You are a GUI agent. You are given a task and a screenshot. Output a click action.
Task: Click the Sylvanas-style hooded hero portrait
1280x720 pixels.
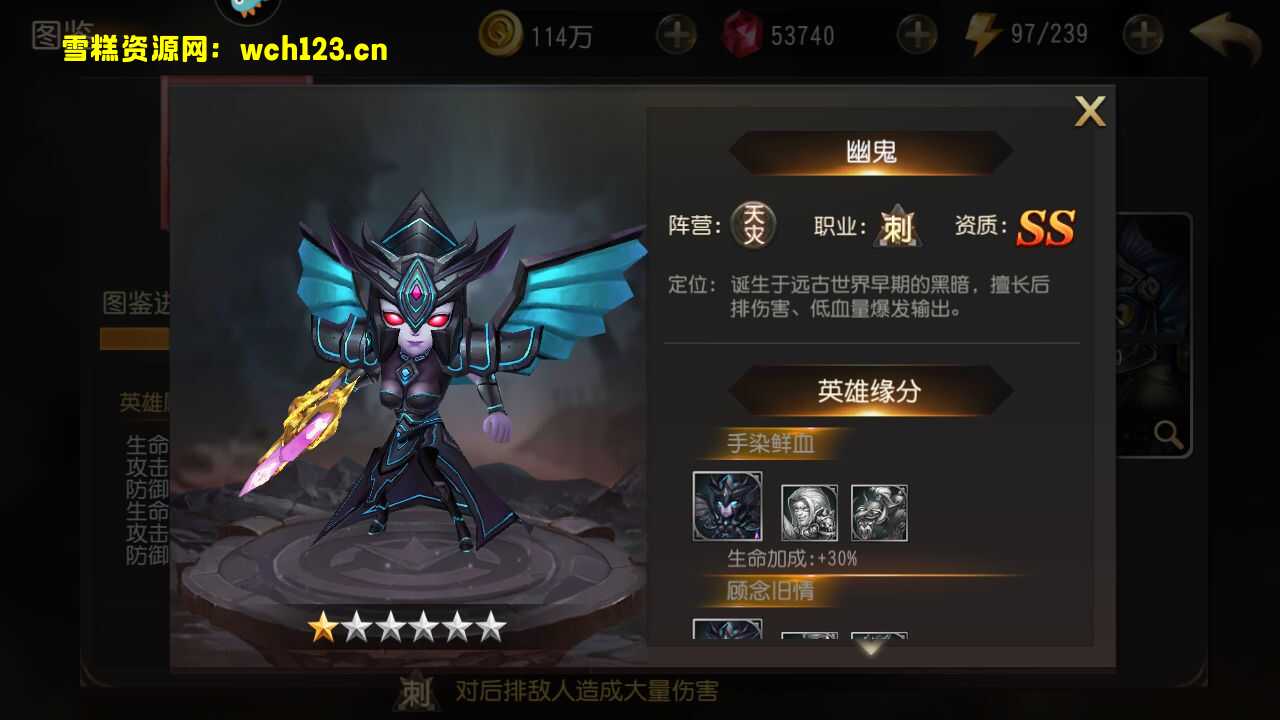pyautogui.click(x=810, y=513)
